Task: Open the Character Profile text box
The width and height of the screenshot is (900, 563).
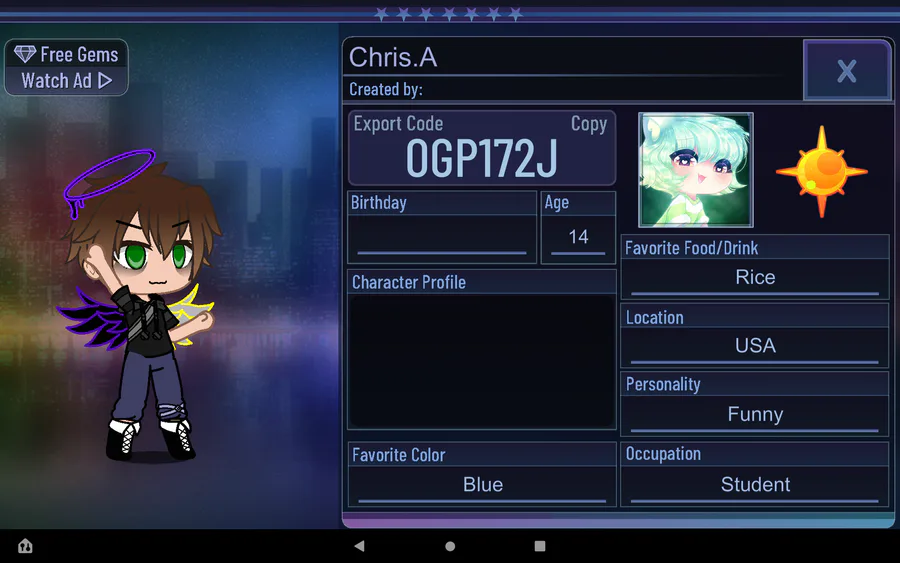Action: click(481, 360)
